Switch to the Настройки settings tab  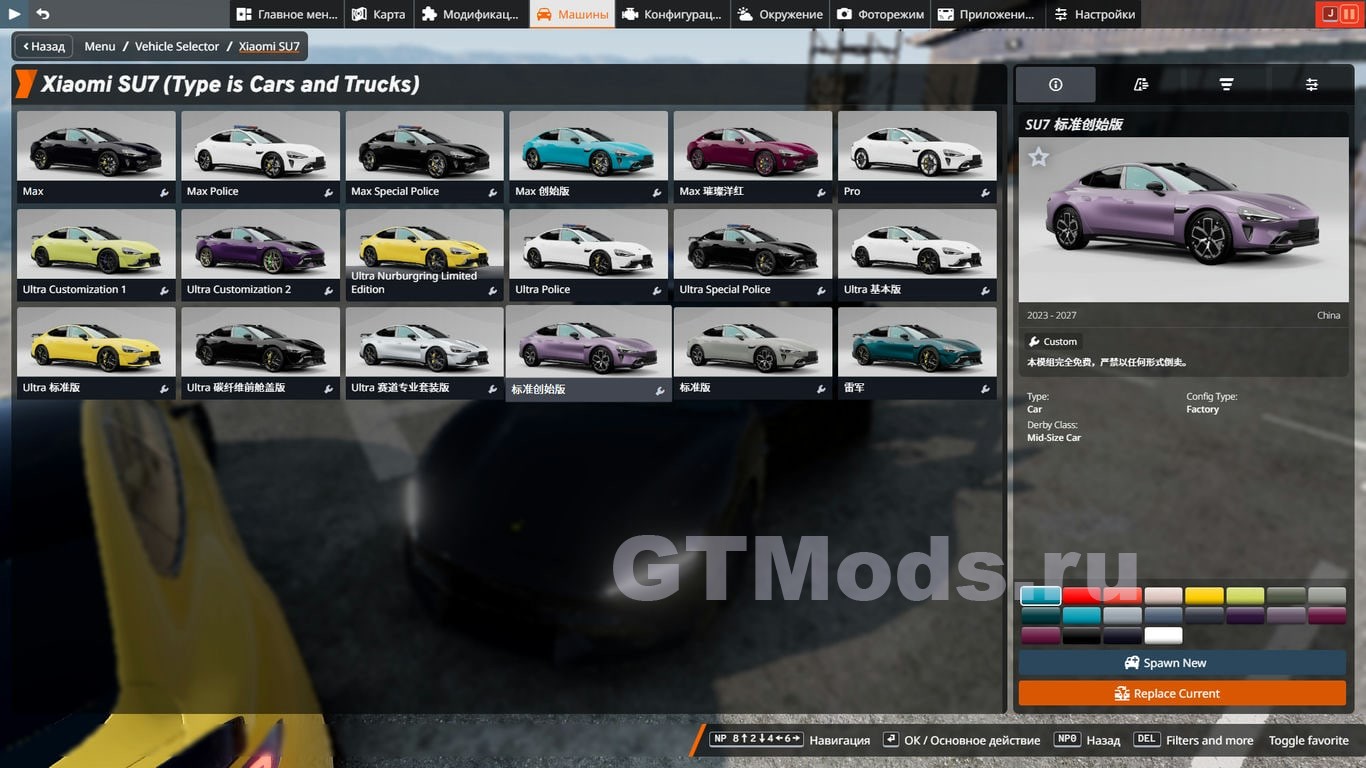[1094, 14]
